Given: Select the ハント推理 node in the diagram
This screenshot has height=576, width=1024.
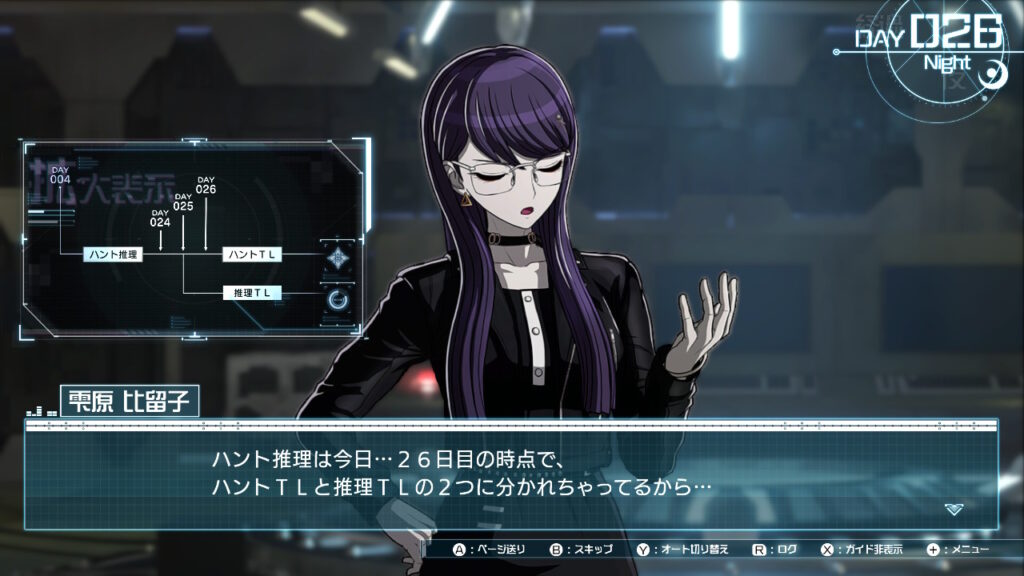Looking at the screenshot, I should tap(113, 255).
